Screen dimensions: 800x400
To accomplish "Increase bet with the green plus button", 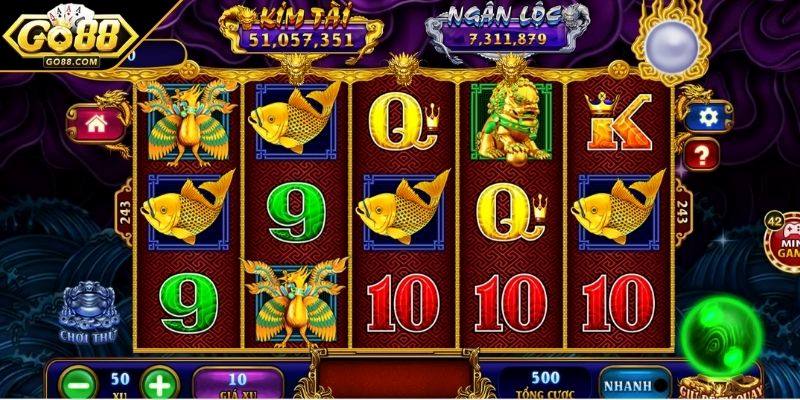I will point(158,384).
